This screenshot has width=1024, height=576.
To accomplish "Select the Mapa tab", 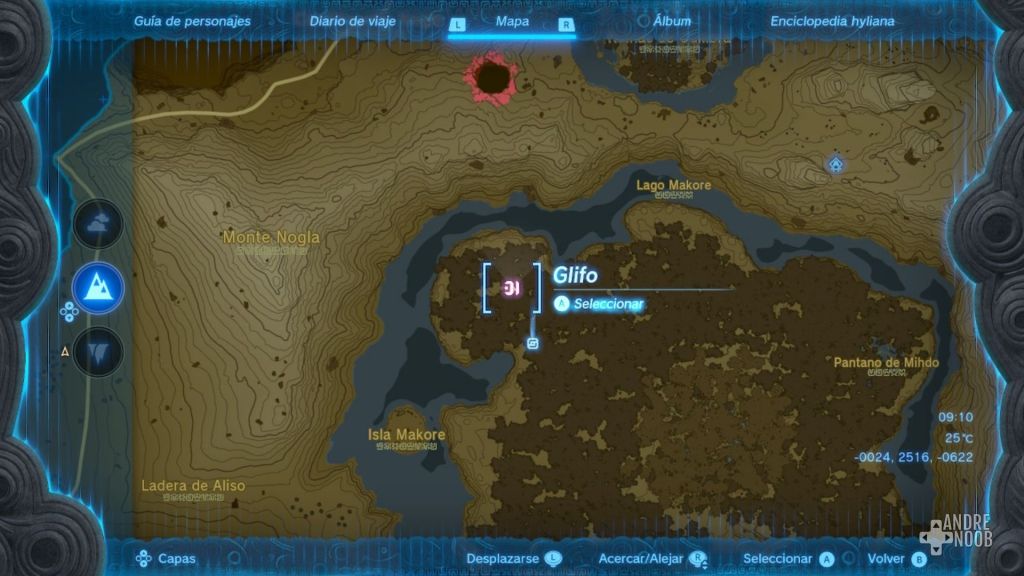I will coord(512,21).
